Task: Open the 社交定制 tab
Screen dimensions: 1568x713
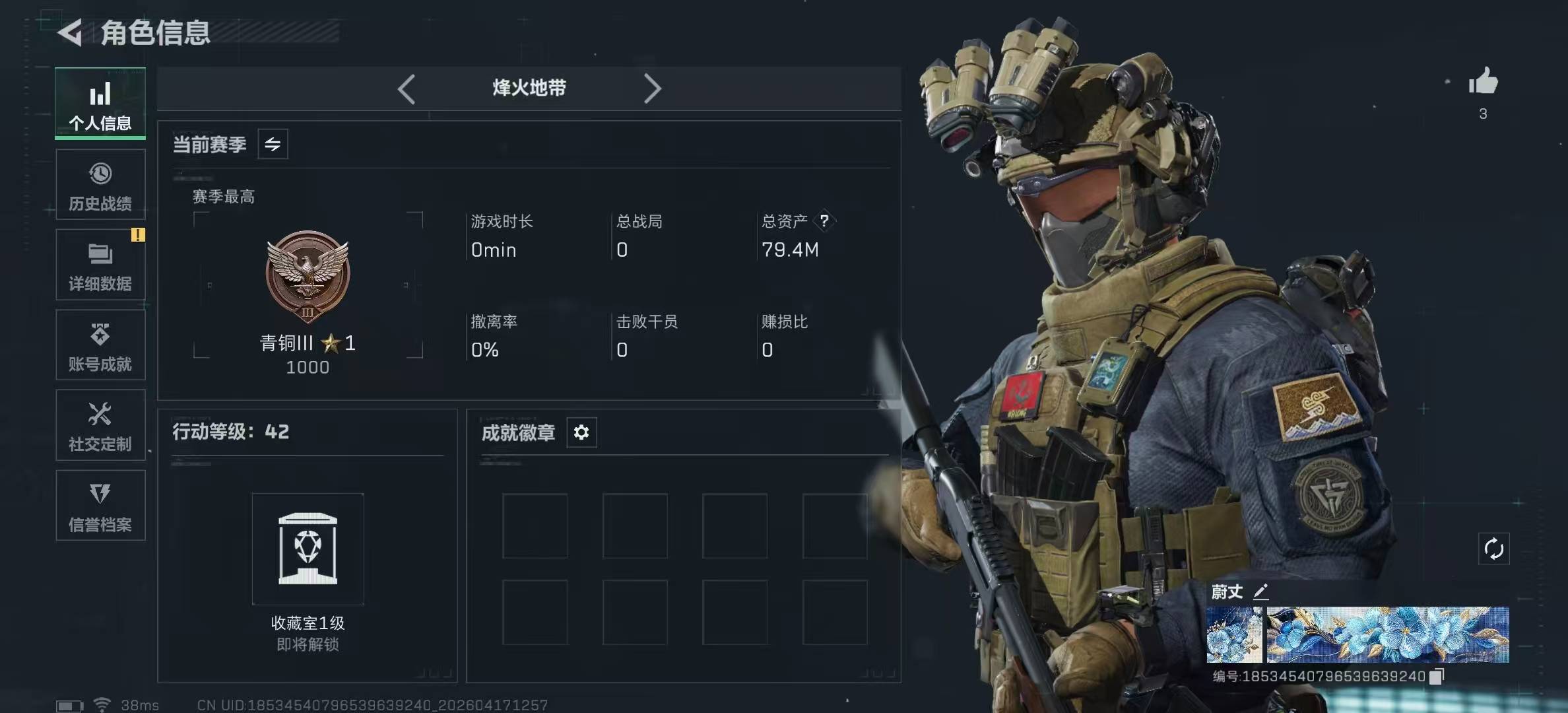Action: (x=100, y=426)
